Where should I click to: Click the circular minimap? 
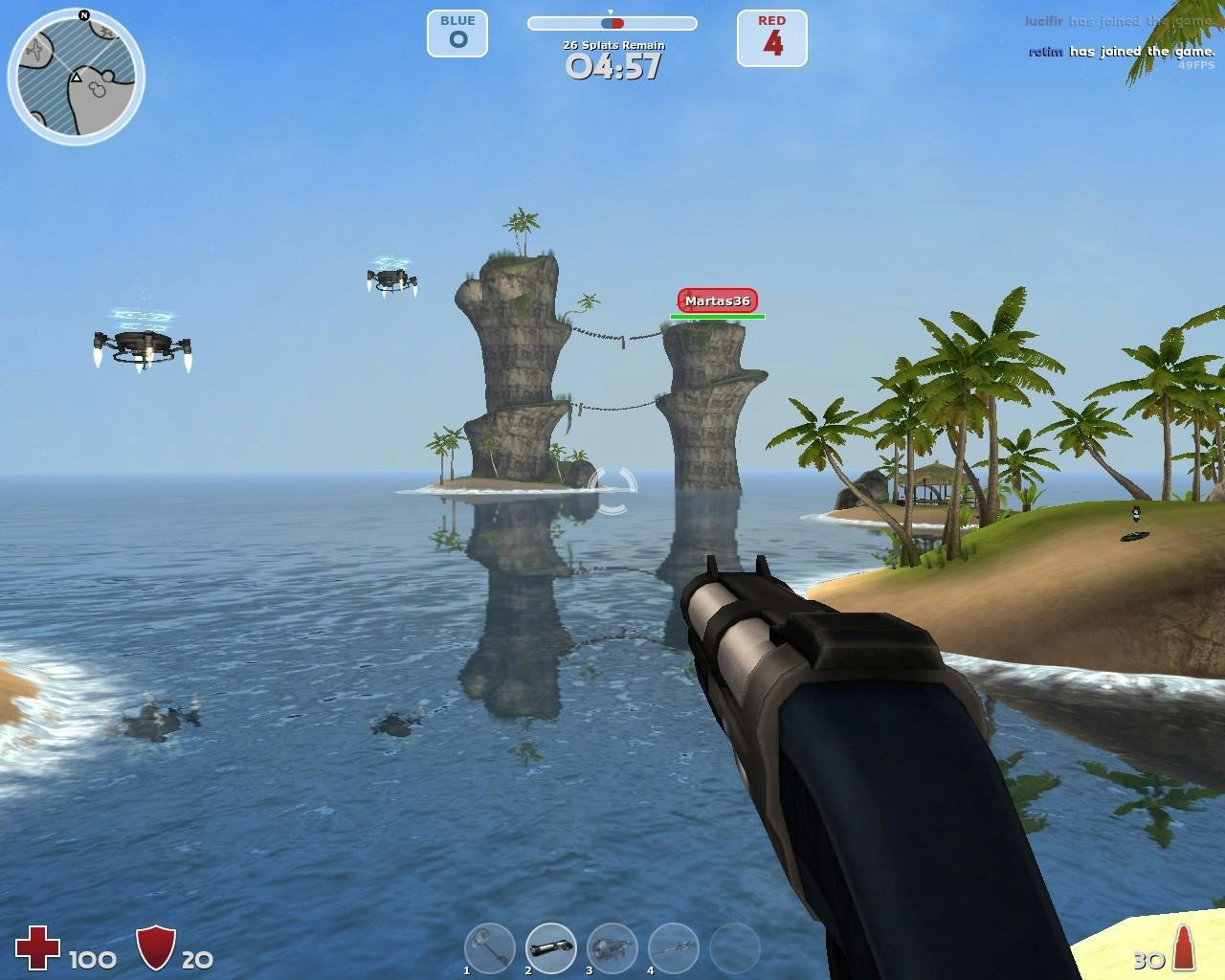(x=77, y=77)
